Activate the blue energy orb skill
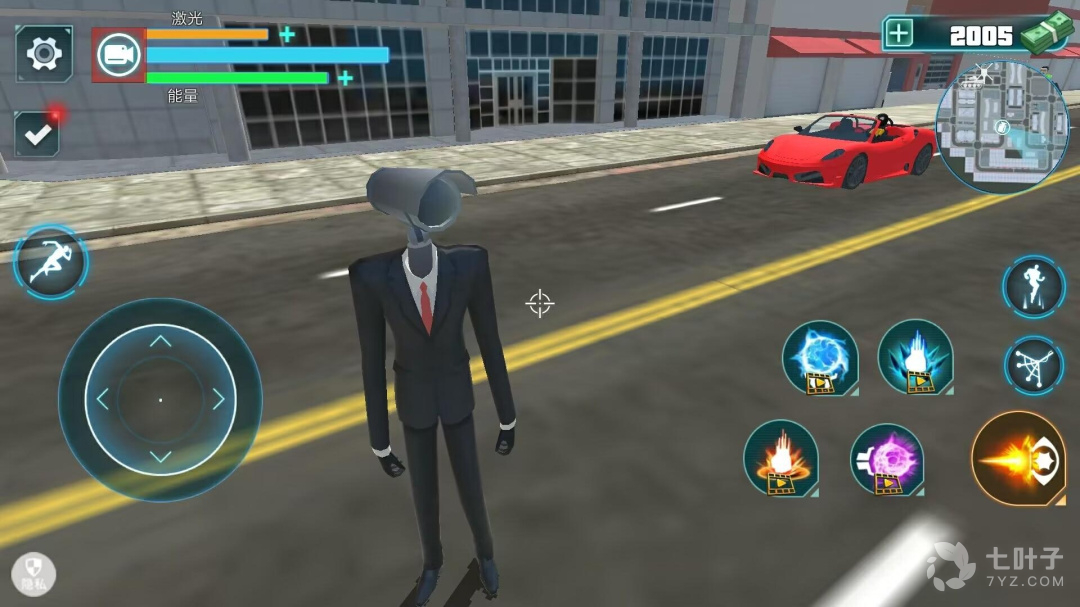This screenshot has height=607, width=1080. 820,357
